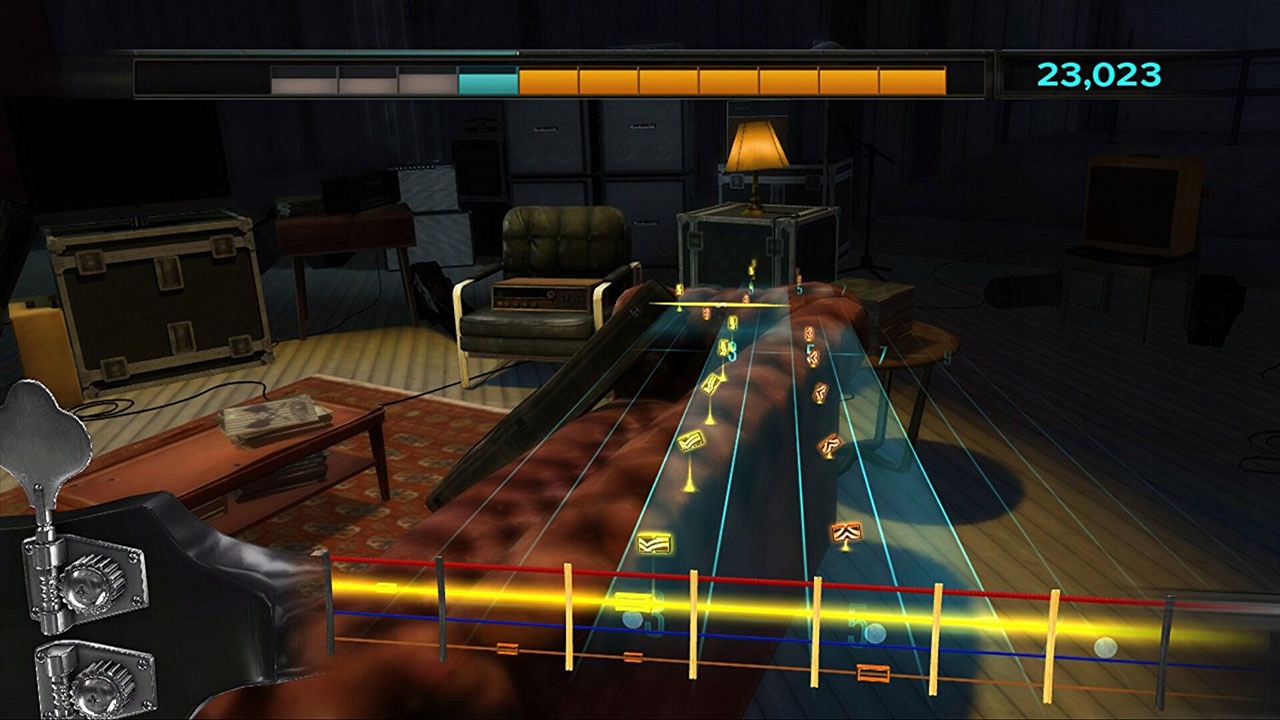Click the first orange segment in the progress meter
This screenshot has height=720, width=1280.
(x=545, y=77)
